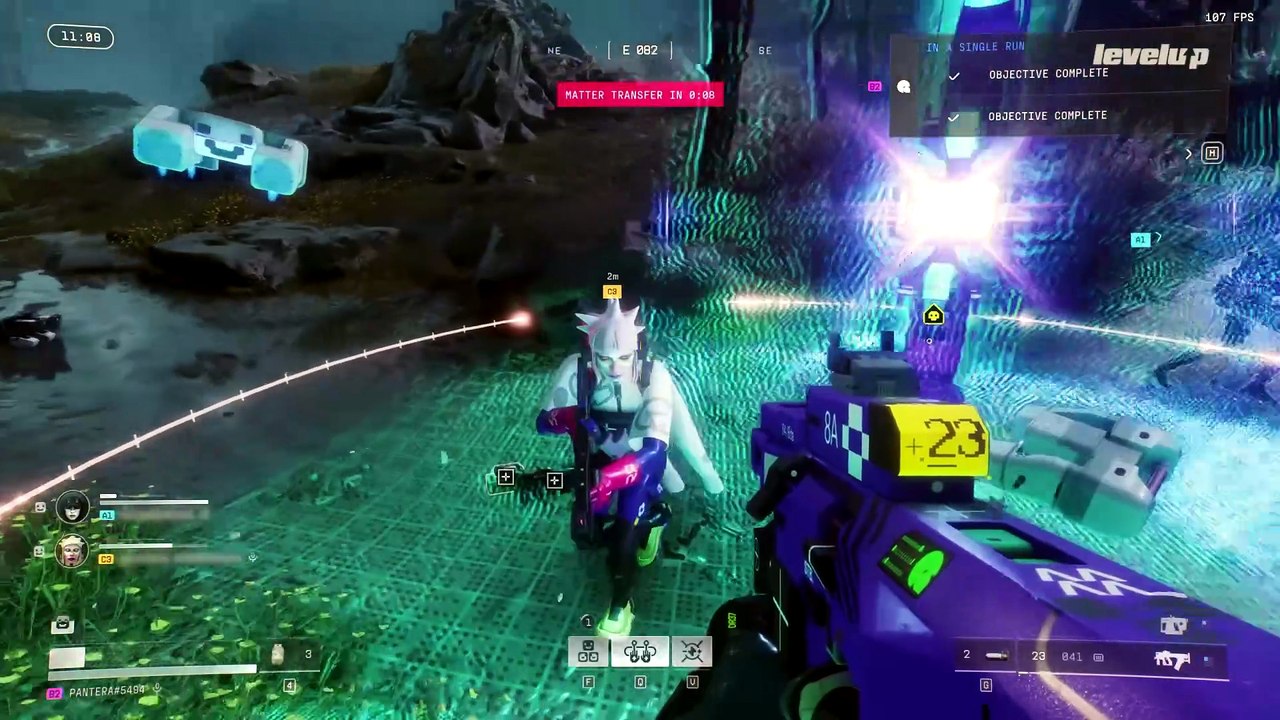Click the second Objective Complete row
1280x720 pixels.
coord(1047,116)
